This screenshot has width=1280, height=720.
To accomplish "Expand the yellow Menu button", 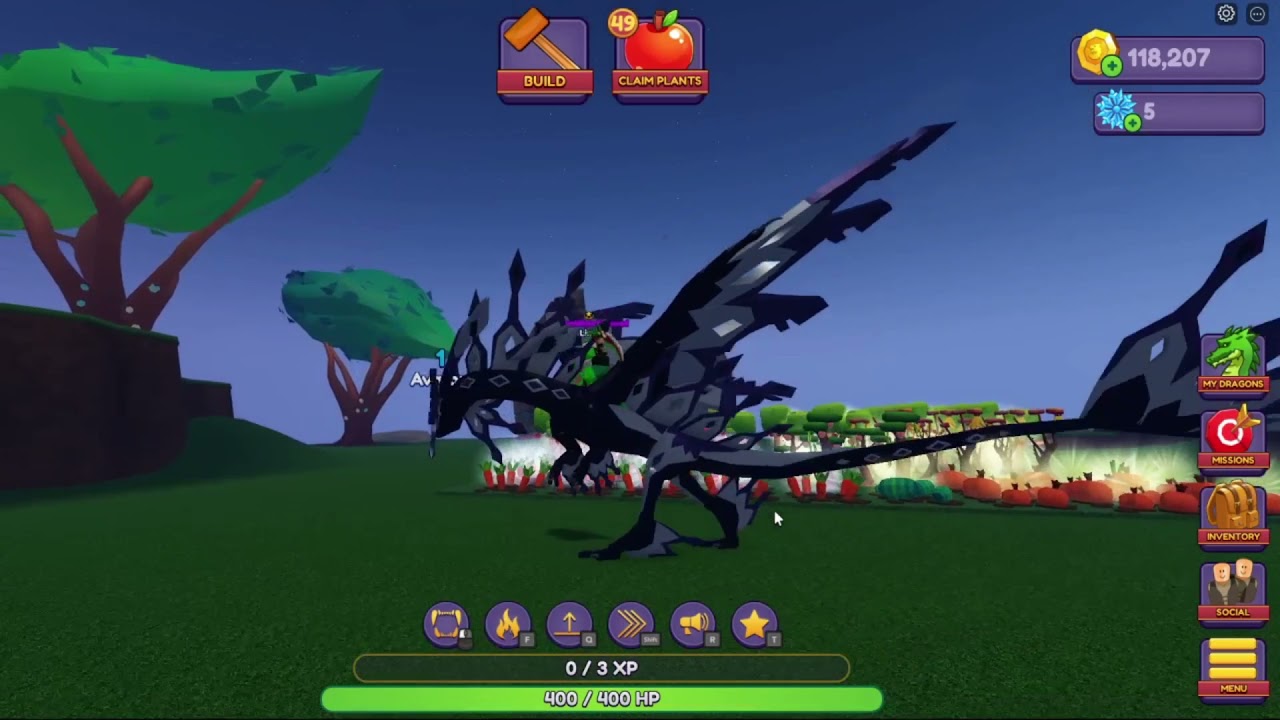I will (1232, 665).
